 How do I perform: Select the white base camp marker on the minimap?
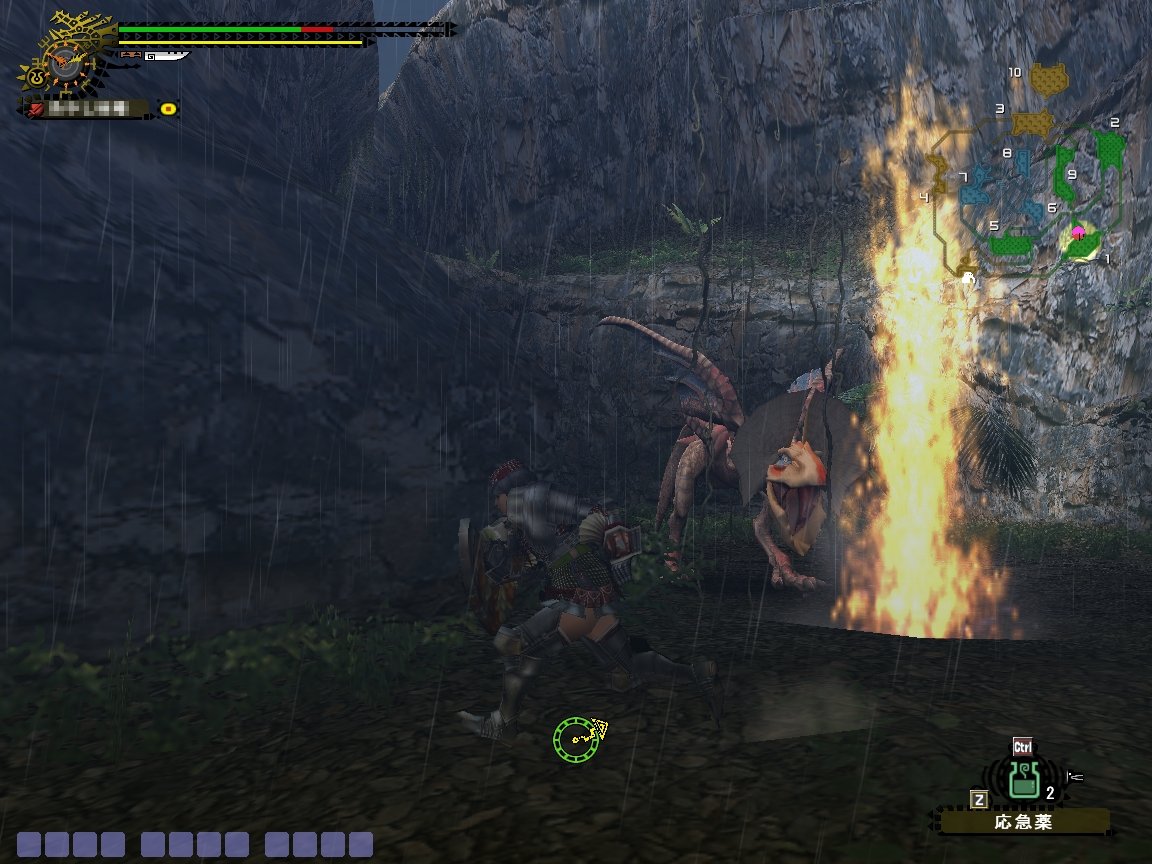click(x=968, y=281)
